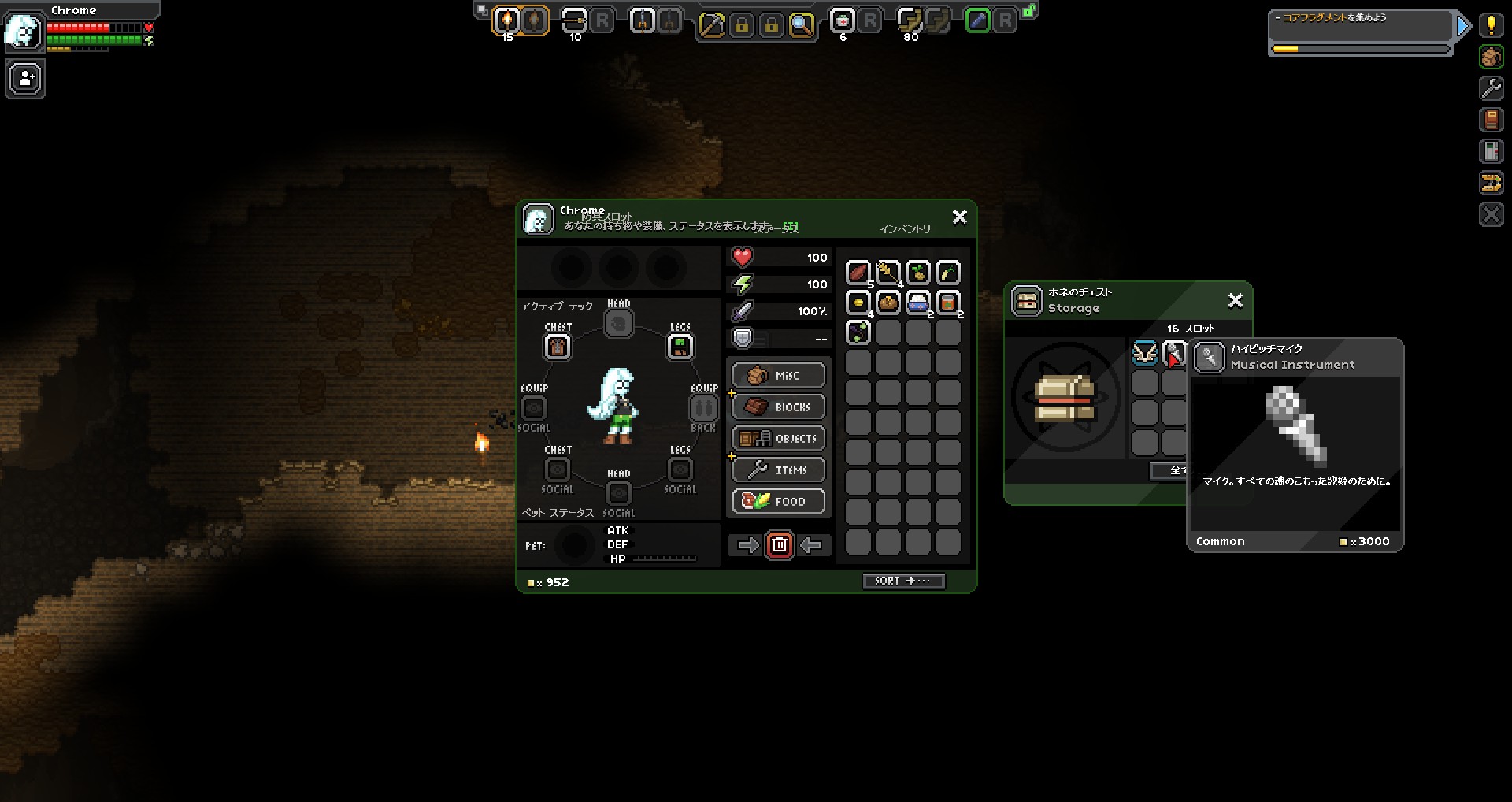
Task: Select the ITEMS inventory tab
Action: [x=778, y=470]
